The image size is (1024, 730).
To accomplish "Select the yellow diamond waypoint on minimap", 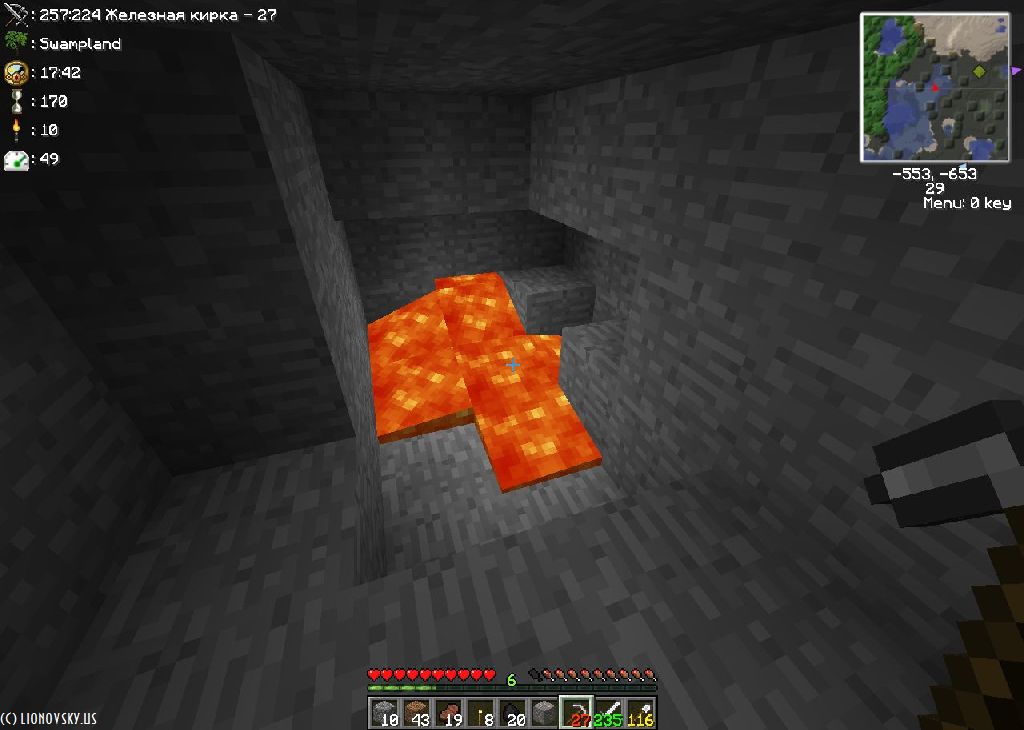I will pyautogui.click(x=979, y=72).
